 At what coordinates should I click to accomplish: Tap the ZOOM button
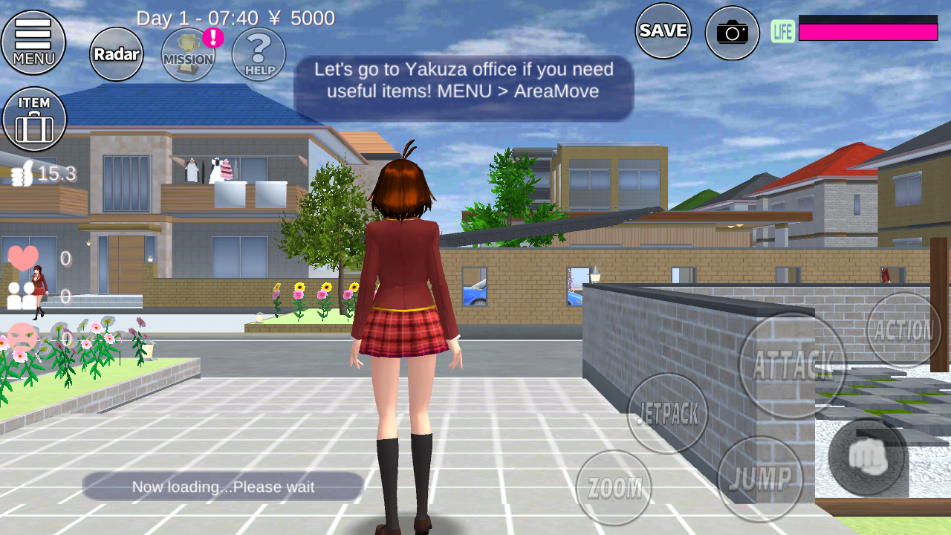click(614, 488)
